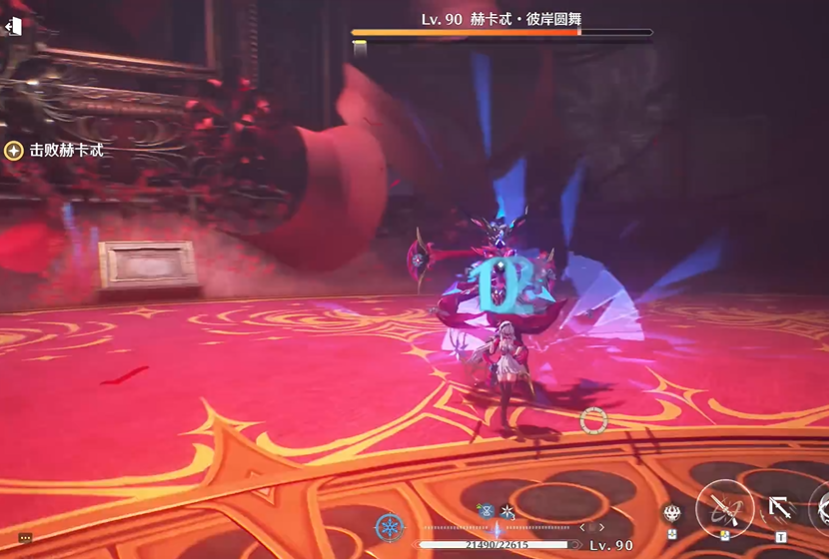Trigger the arrow dash skill icon

780,510
